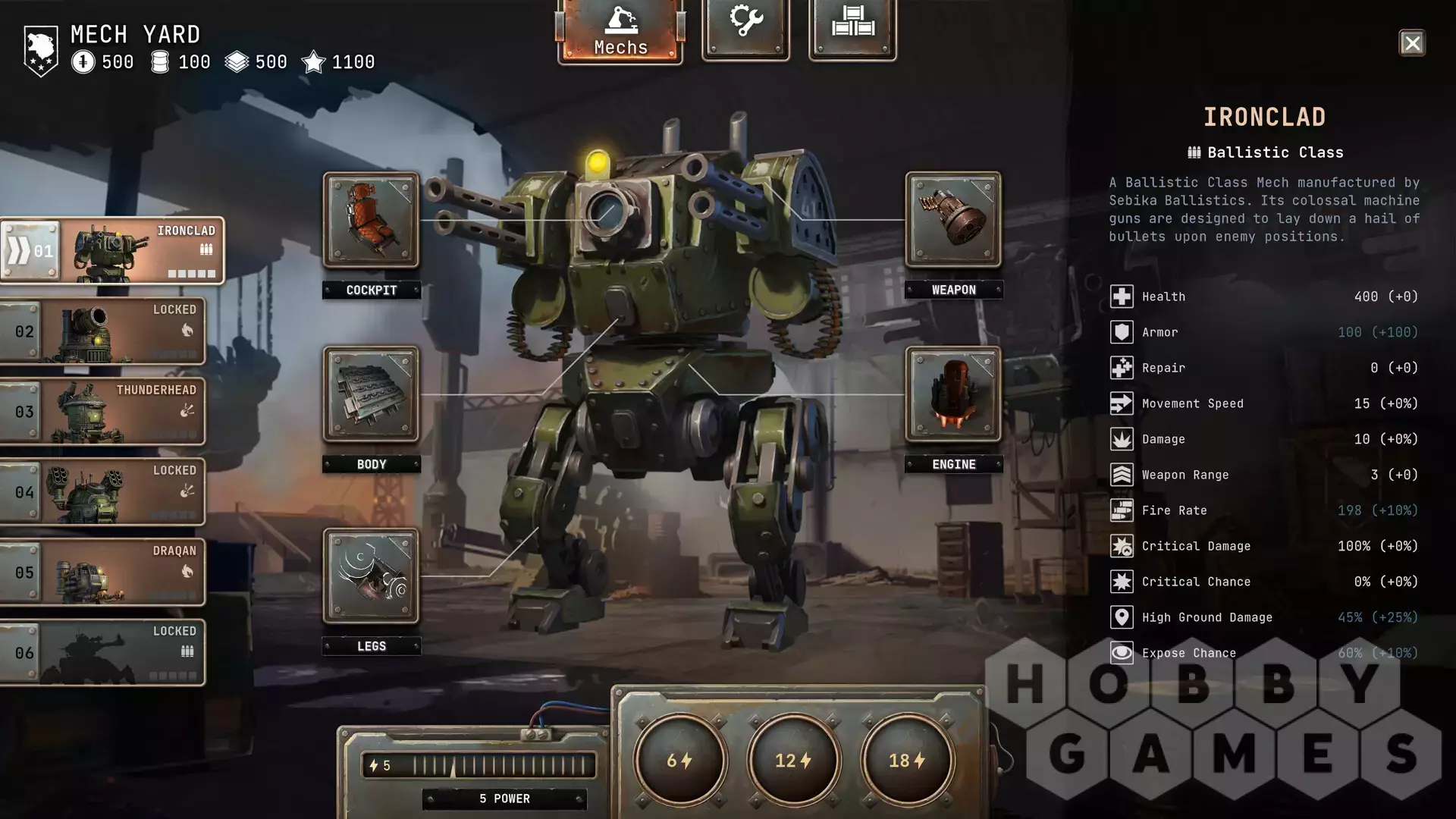
Task: Open the Weapon equipment slot
Action: pyautogui.click(x=953, y=221)
